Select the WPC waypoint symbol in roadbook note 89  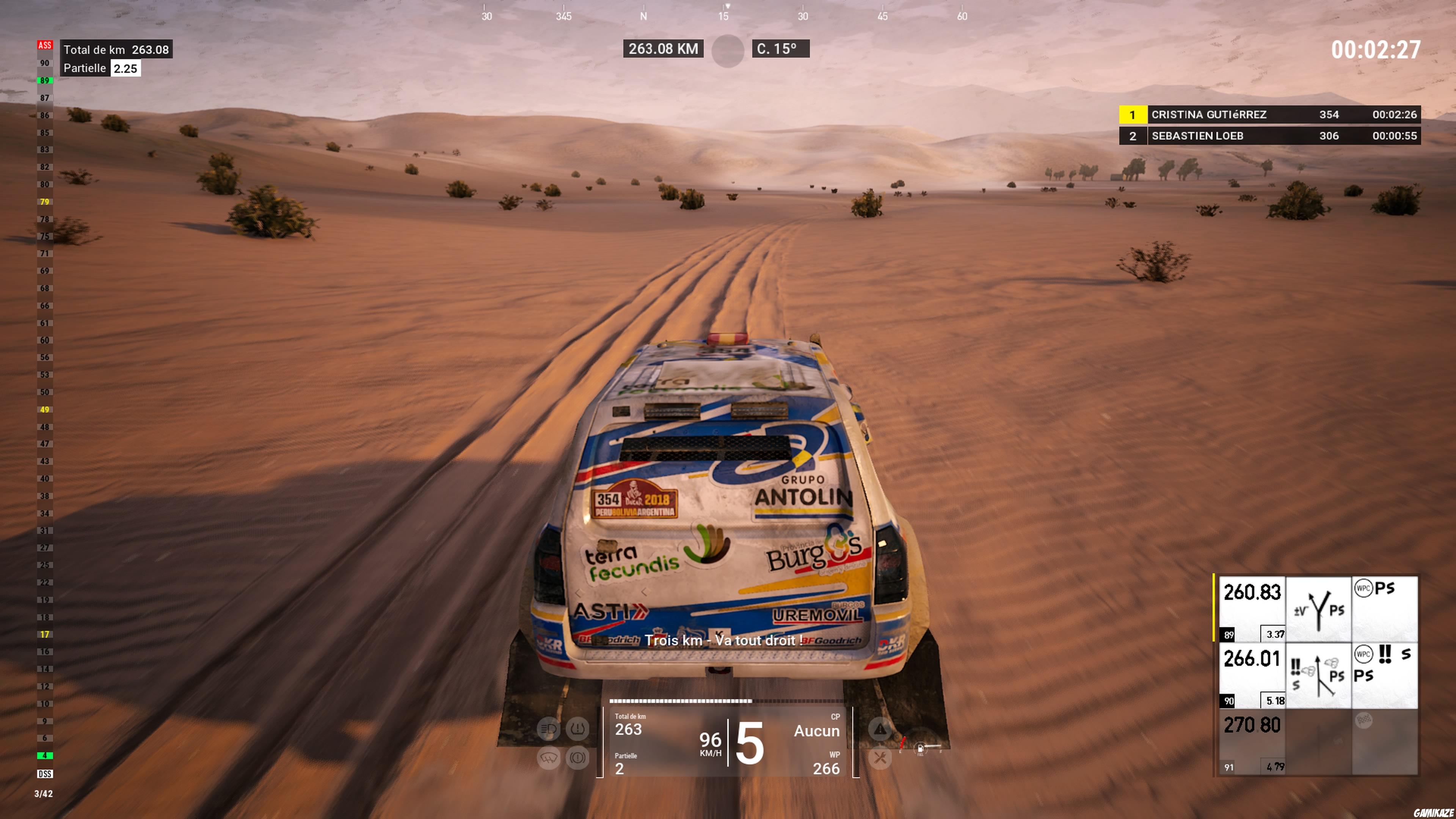1363,588
